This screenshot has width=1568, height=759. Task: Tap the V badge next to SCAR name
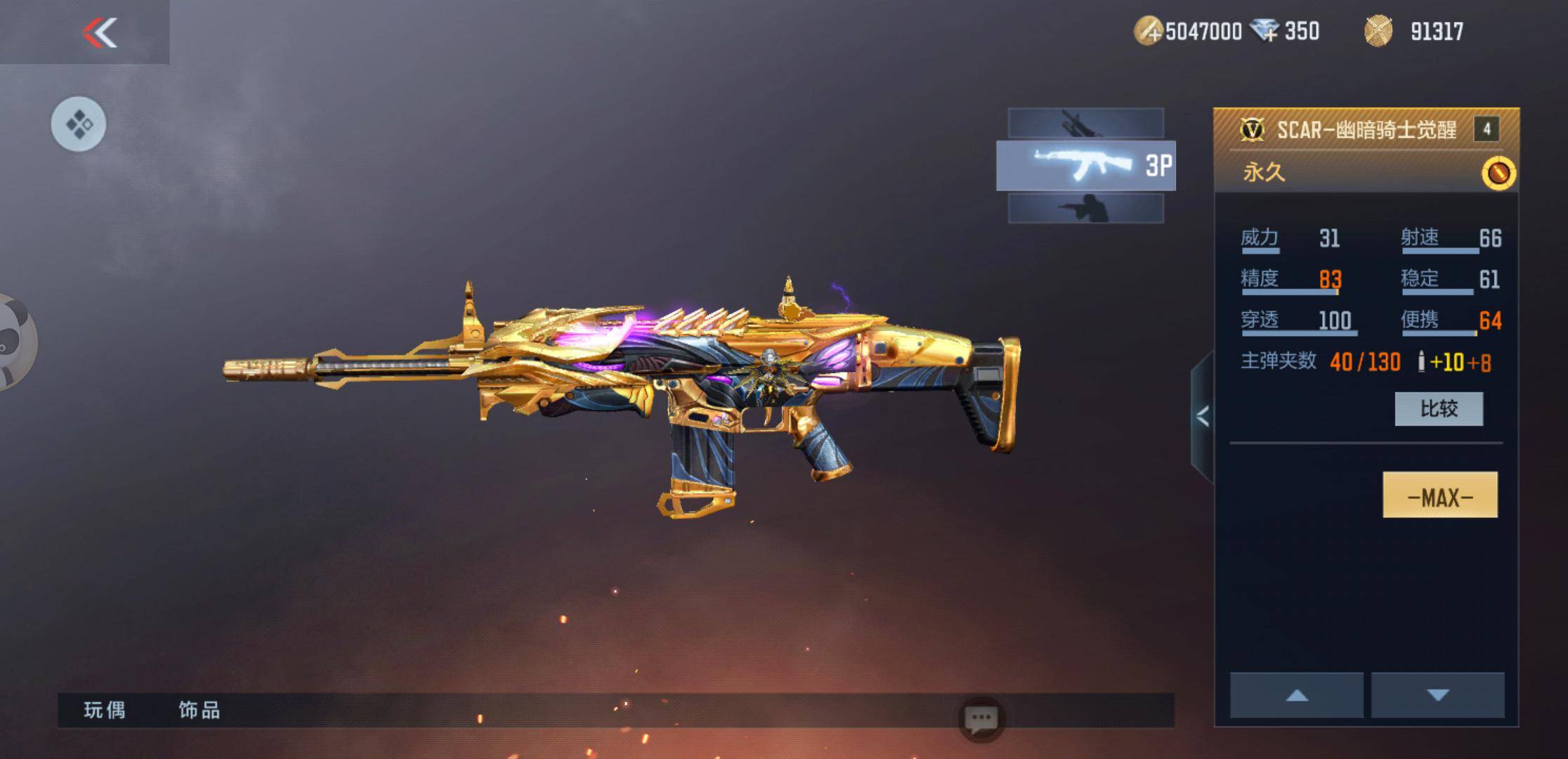click(x=1252, y=129)
